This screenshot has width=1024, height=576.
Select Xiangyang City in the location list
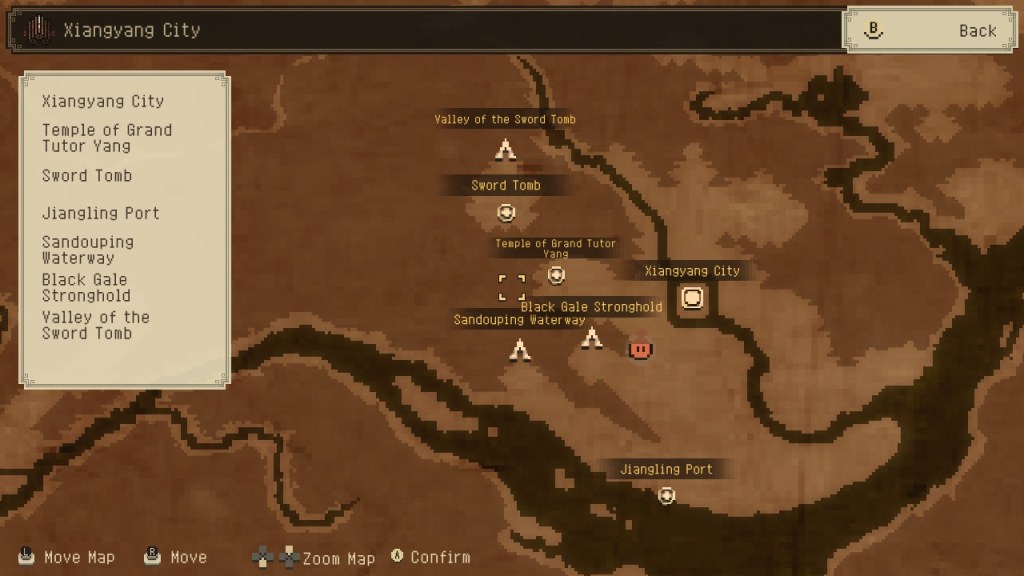(103, 101)
